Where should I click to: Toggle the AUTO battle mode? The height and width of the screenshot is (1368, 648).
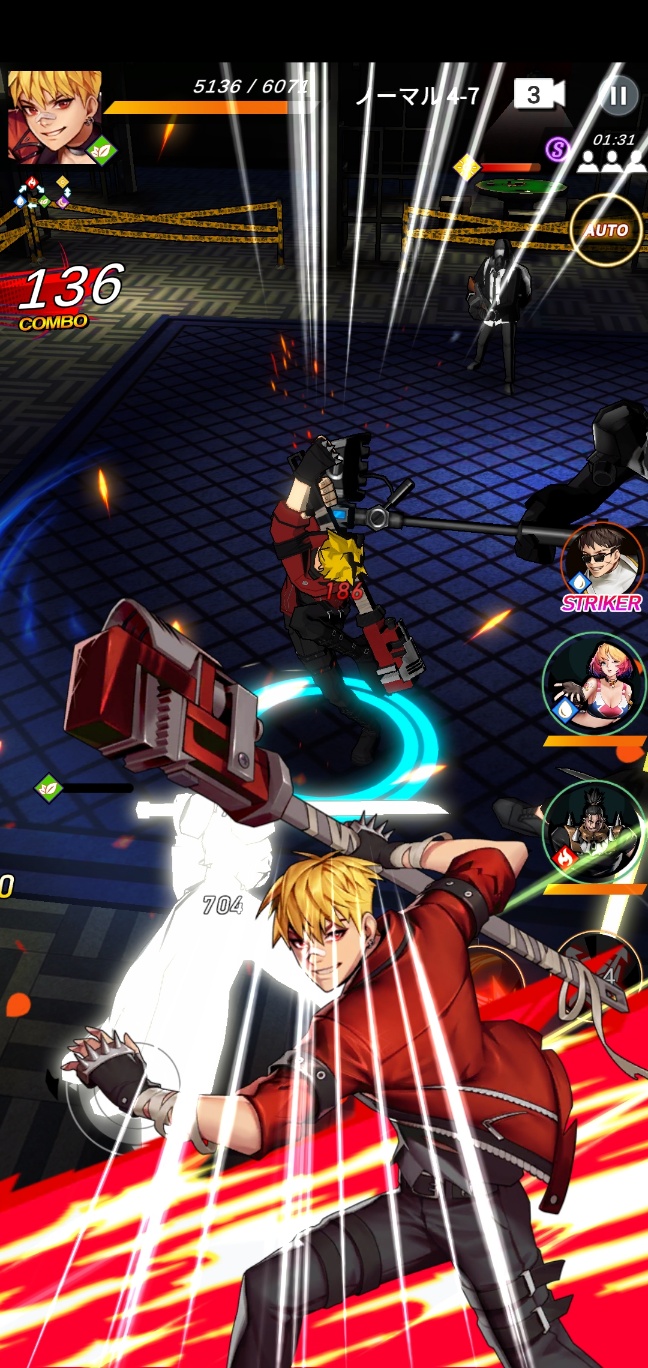(x=605, y=230)
